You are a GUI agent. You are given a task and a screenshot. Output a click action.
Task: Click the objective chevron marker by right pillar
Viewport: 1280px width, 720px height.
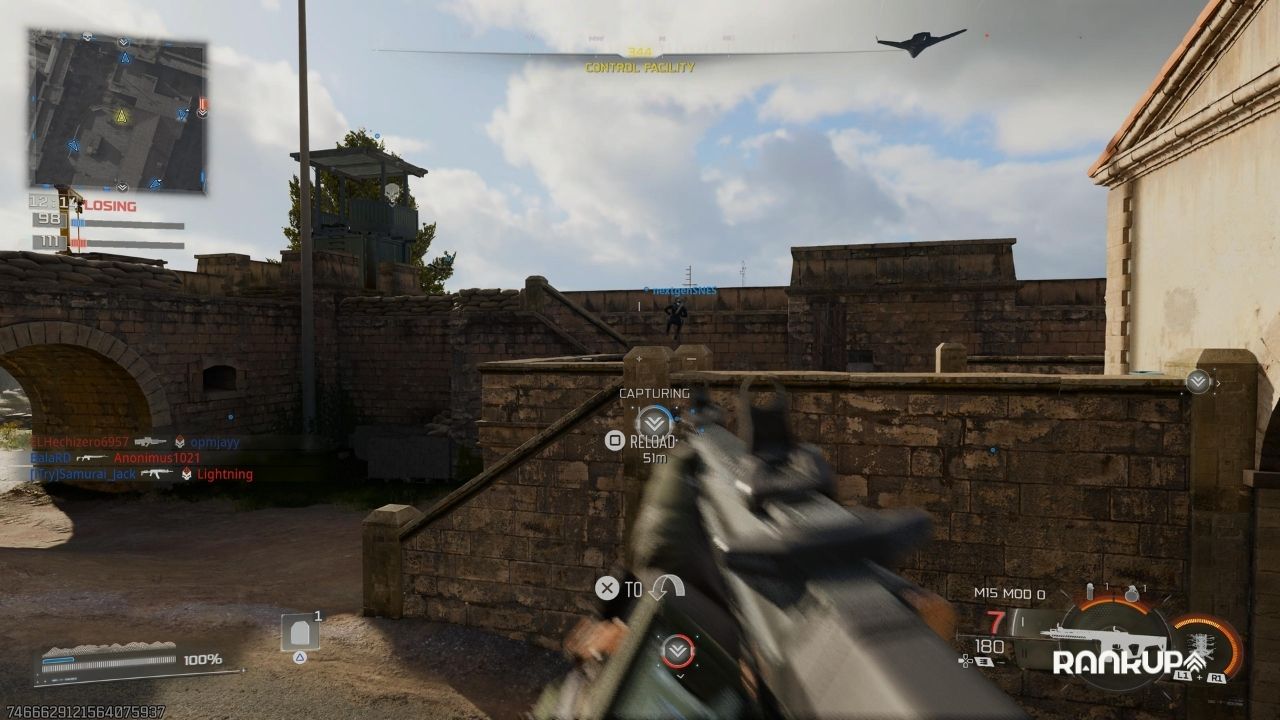(1198, 381)
